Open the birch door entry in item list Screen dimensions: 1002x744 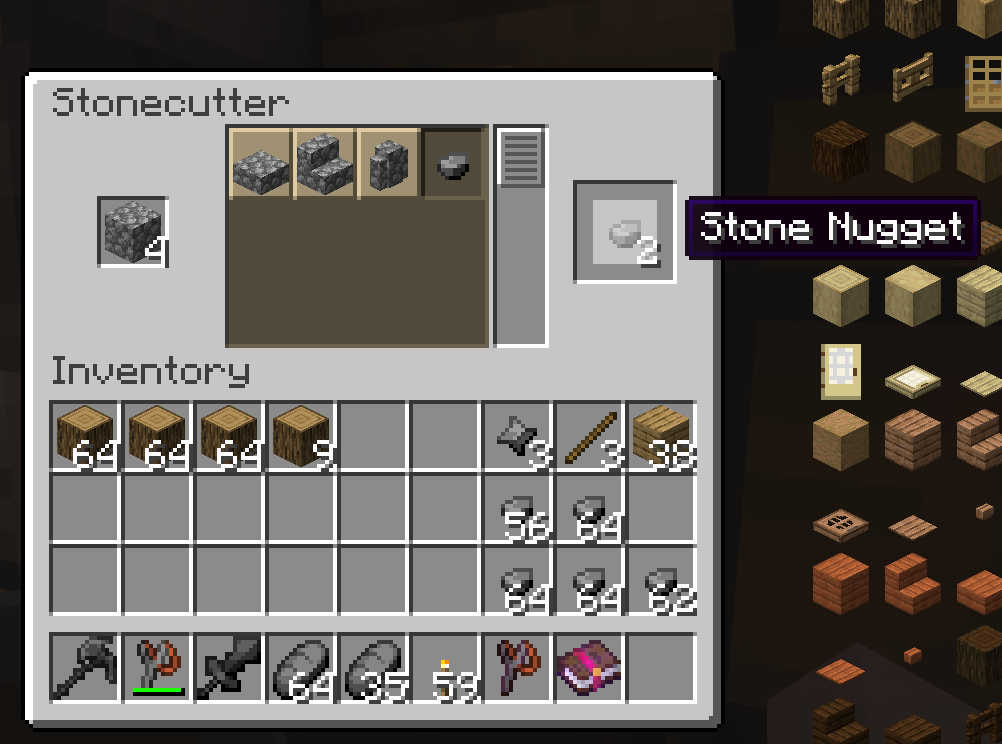[x=839, y=372]
